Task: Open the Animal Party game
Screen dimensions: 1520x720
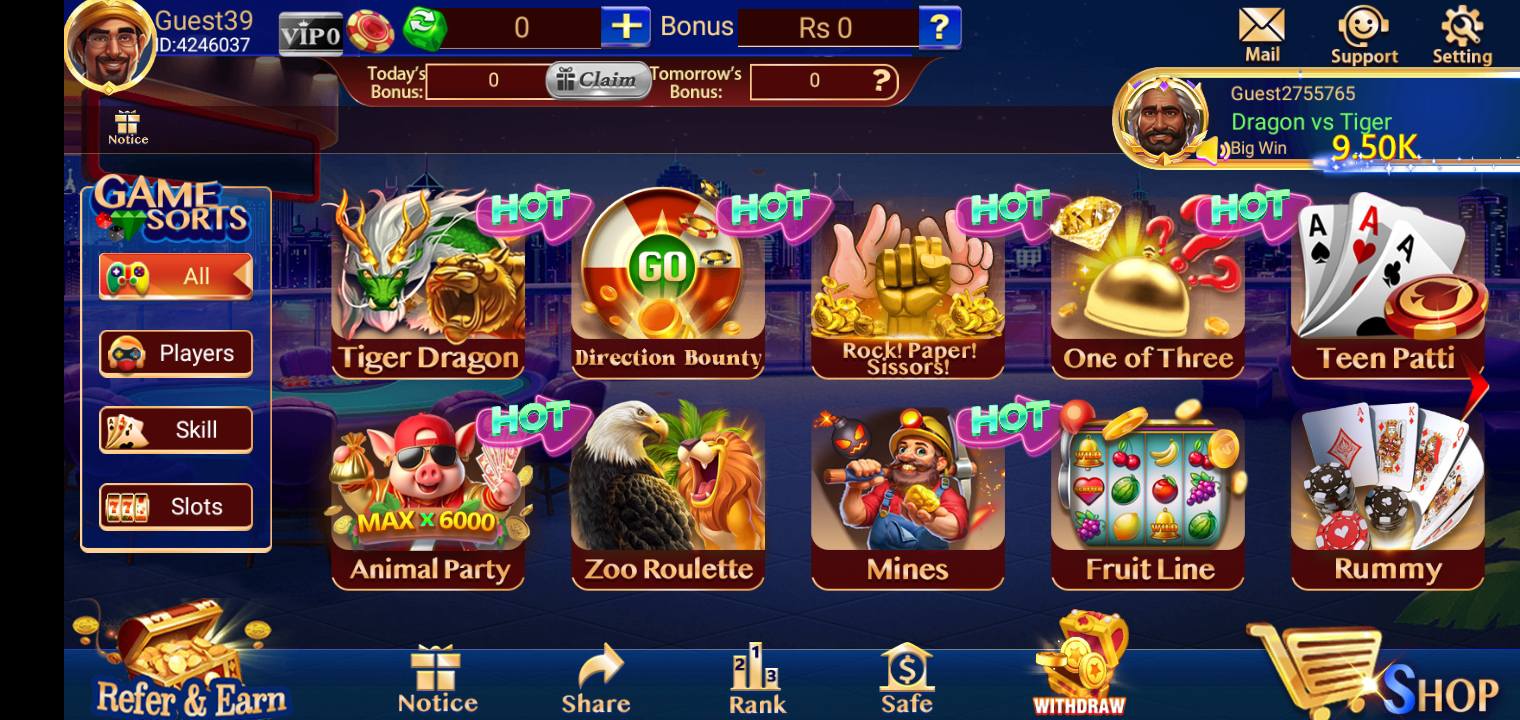Action: click(x=428, y=497)
